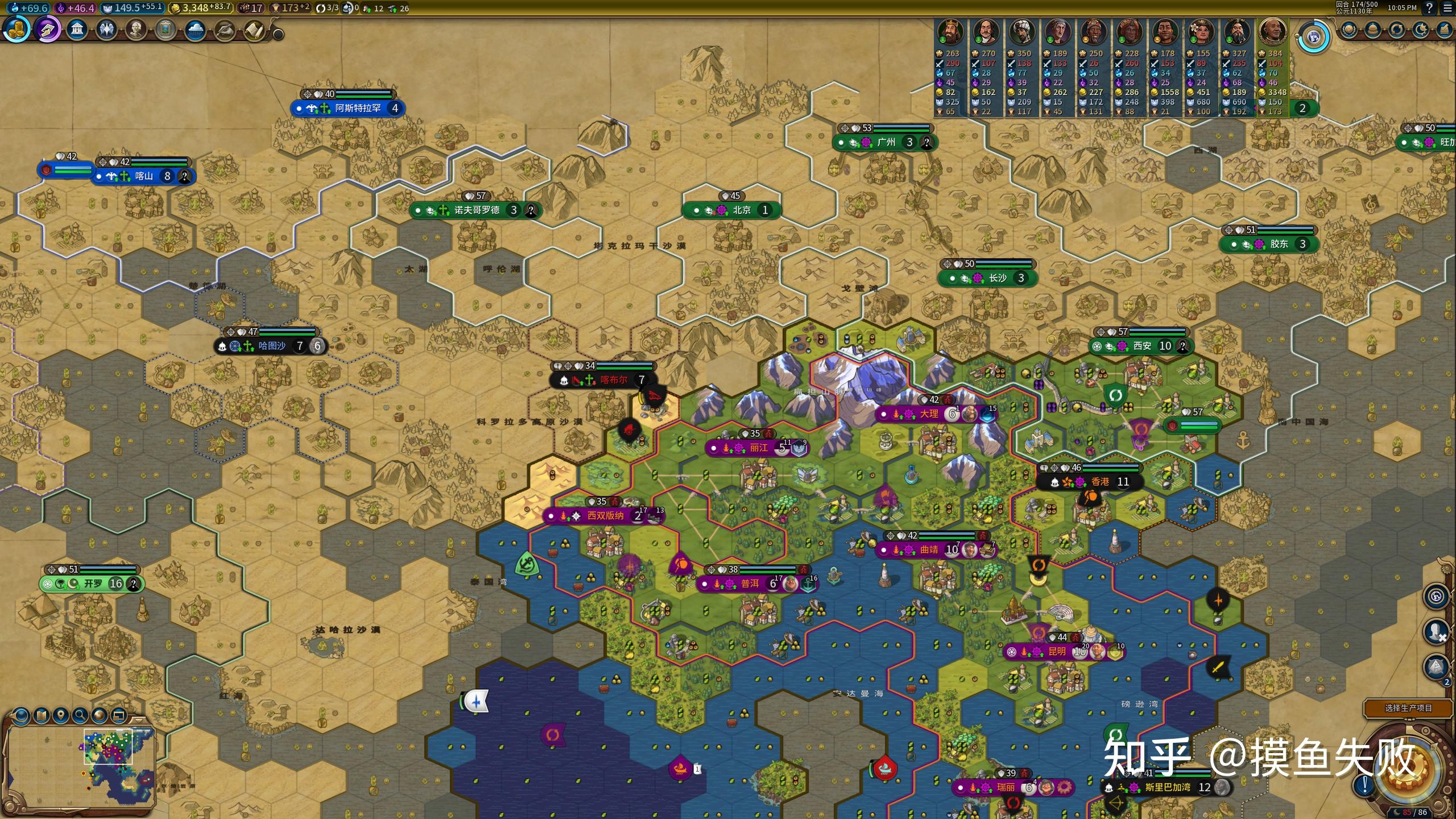The height and width of the screenshot is (819, 1456).
Task: Click the city banner for 西安
Action: [x=1141, y=346]
